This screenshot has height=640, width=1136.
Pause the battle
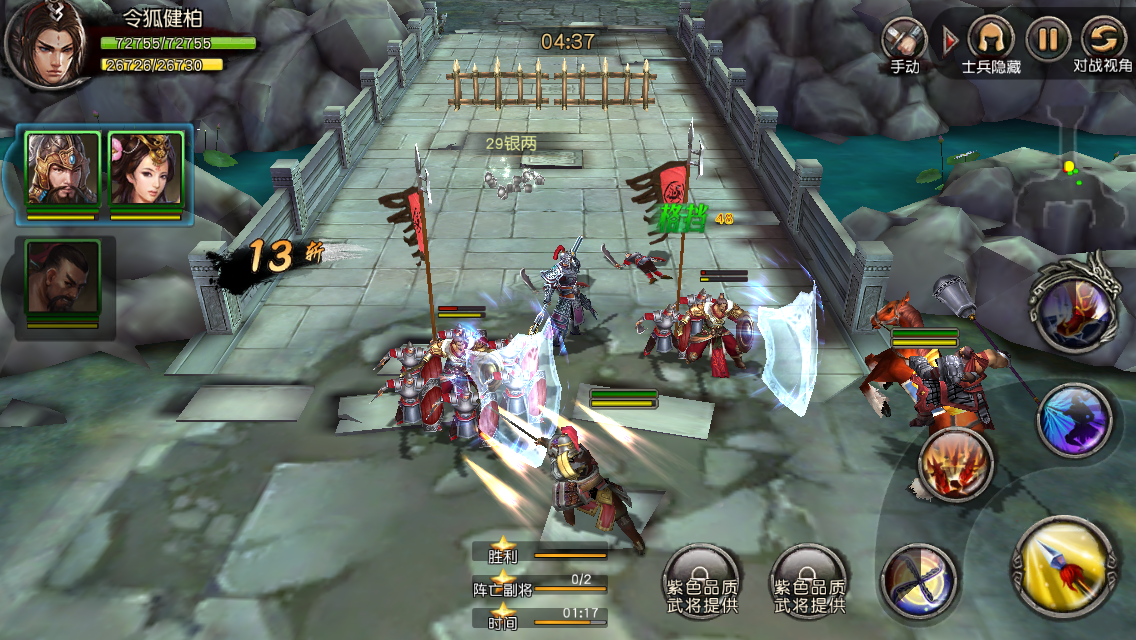(1047, 40)
